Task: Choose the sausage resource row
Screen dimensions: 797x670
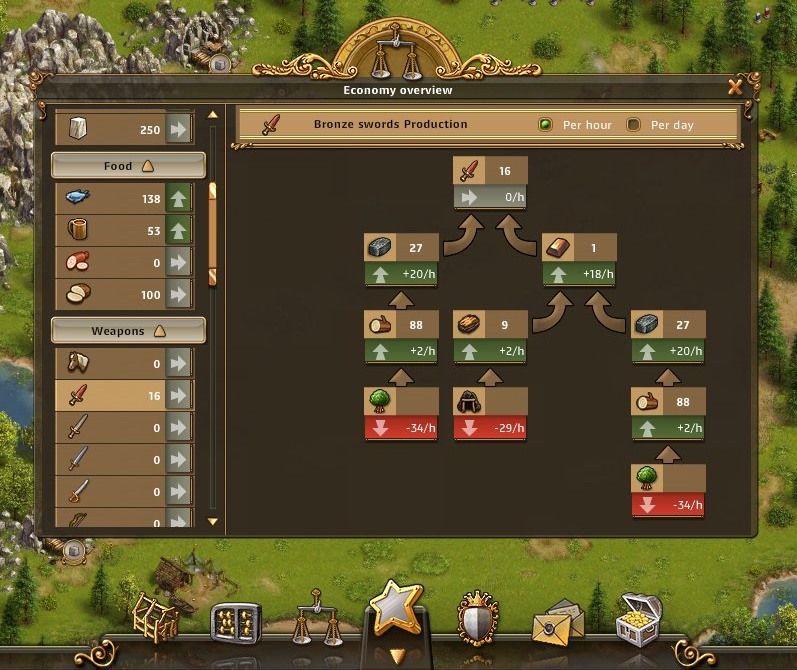Action: [x=122, y=263]
